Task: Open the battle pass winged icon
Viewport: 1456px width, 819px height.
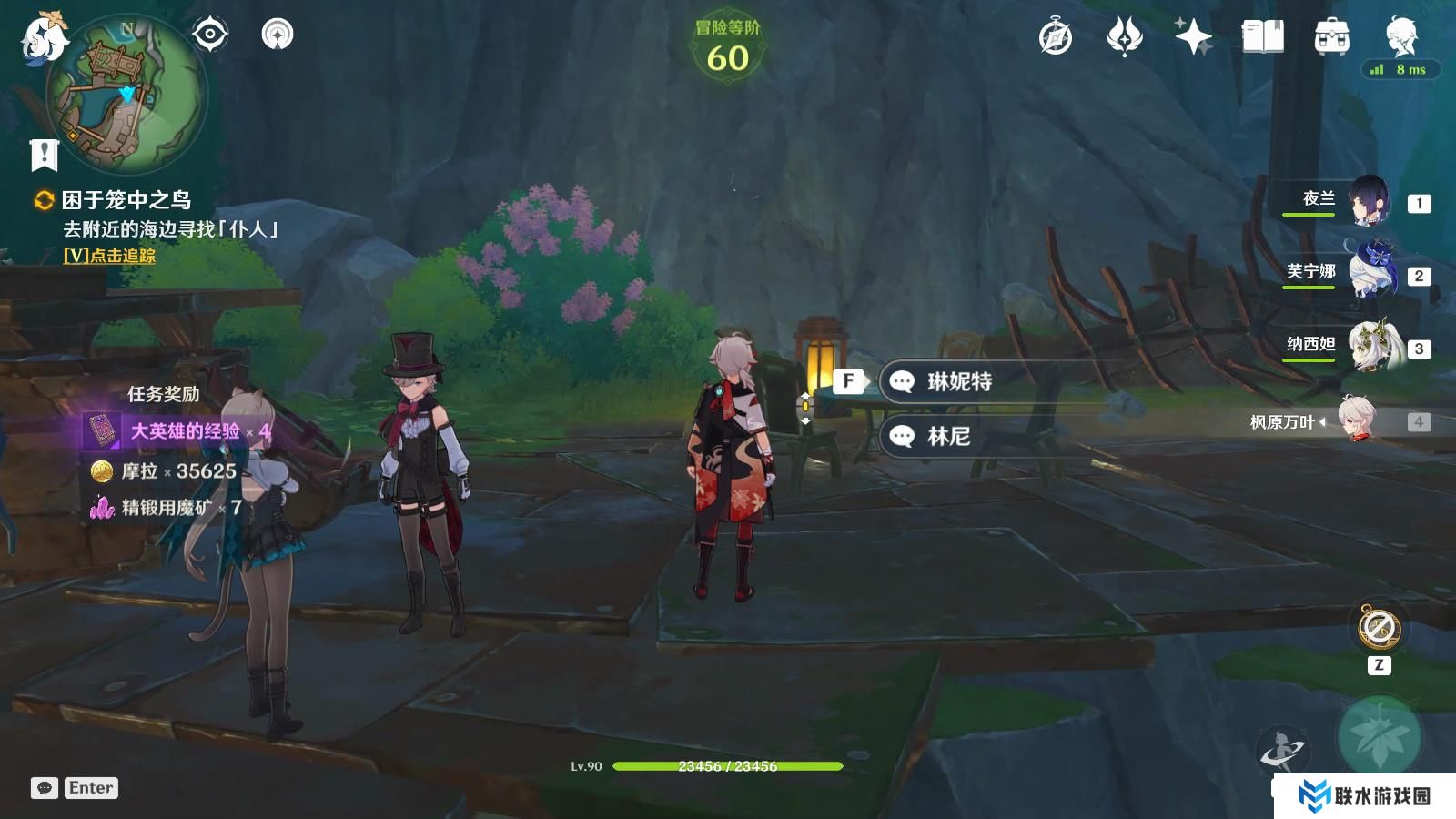Action: [x=1124, y=37]
